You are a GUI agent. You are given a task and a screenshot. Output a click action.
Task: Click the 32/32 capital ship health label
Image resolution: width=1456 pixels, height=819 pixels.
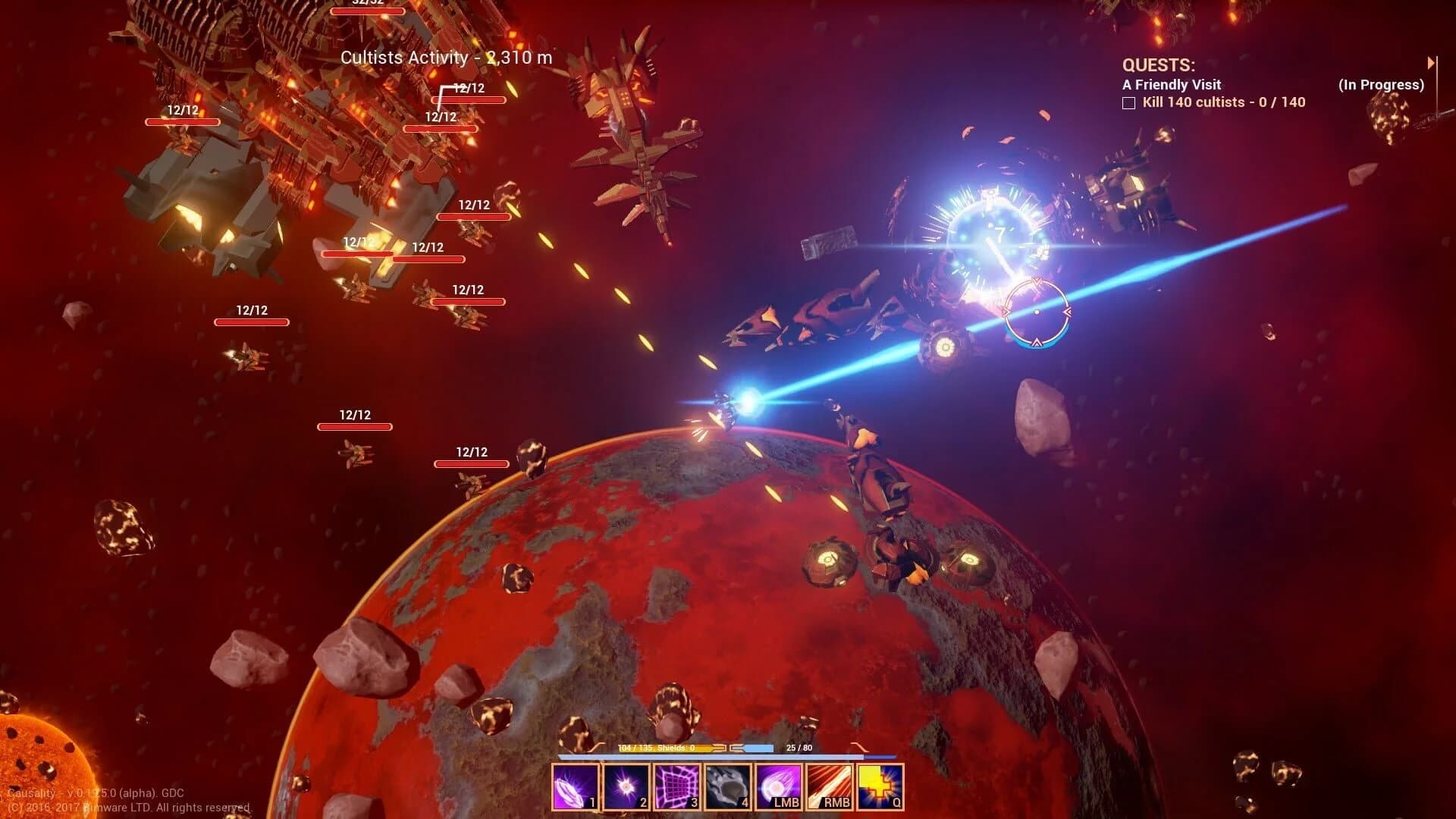[x=368, y=4]
